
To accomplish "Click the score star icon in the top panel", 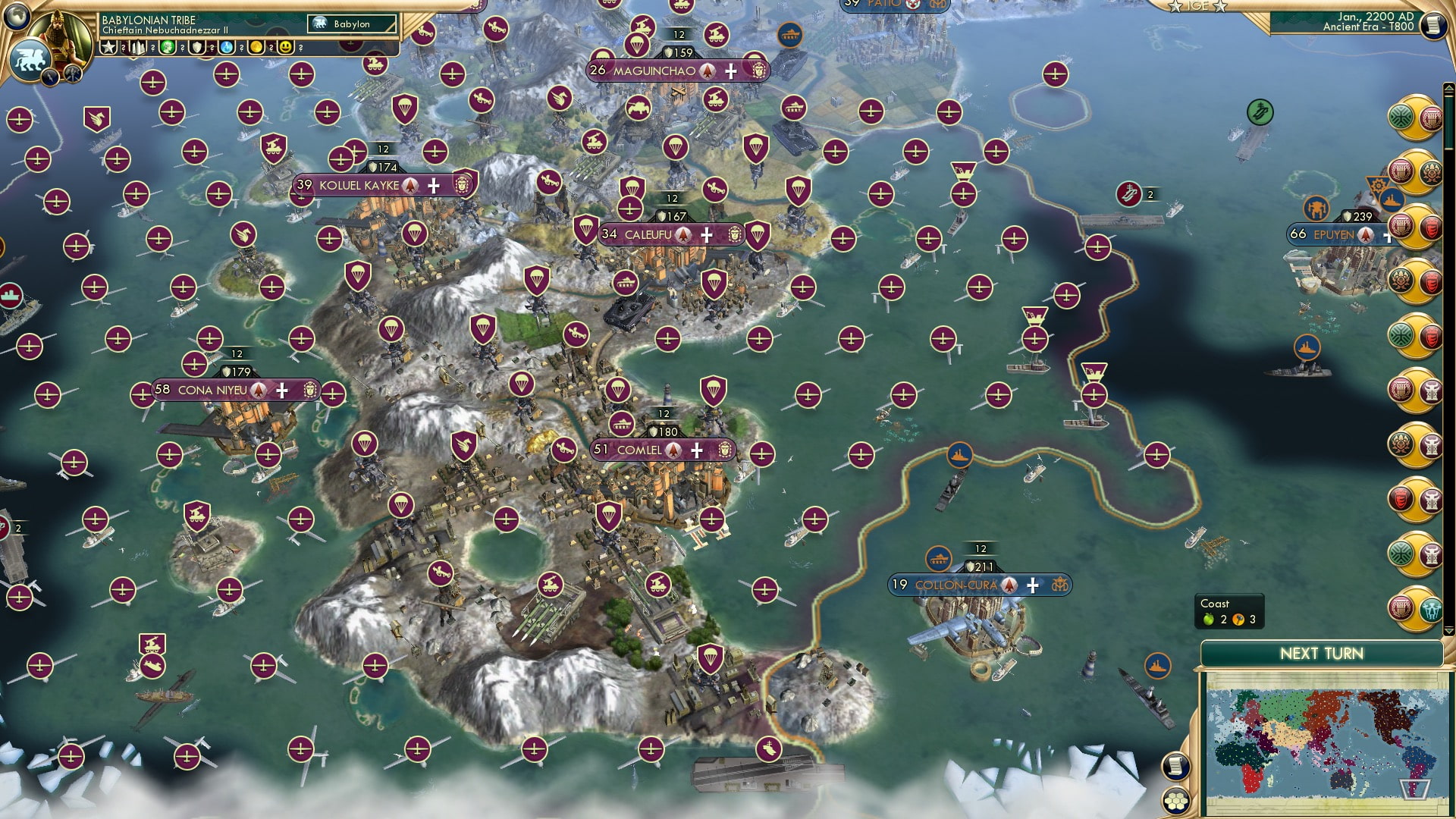I will (x=108, y=47).
